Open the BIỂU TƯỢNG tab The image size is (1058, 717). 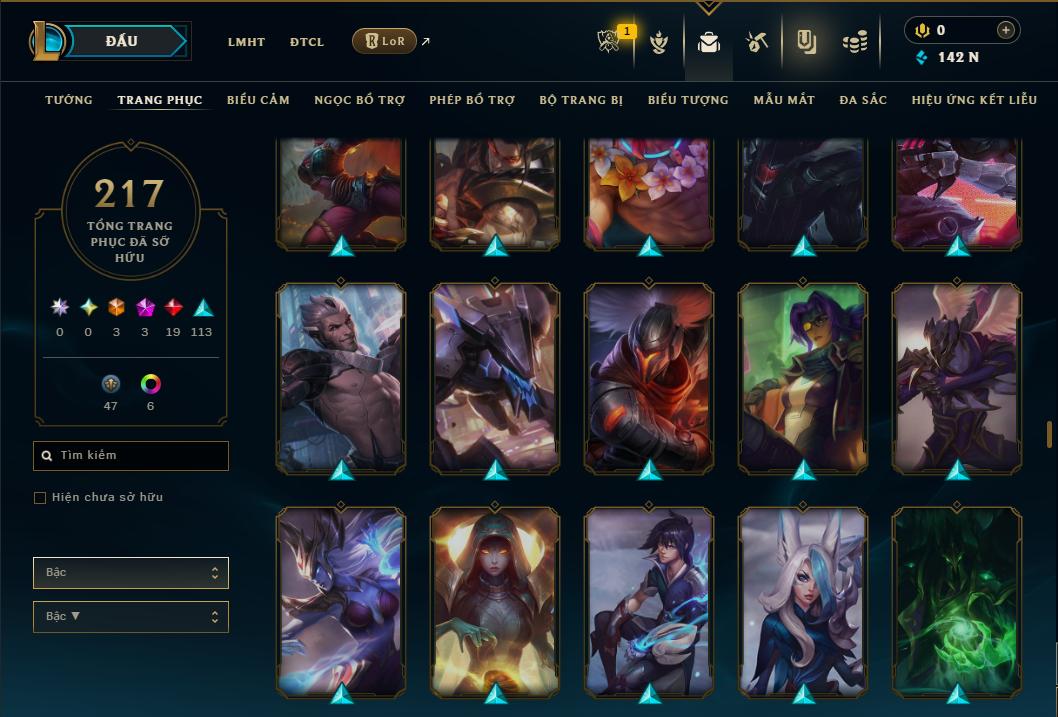tap(688, 100)
